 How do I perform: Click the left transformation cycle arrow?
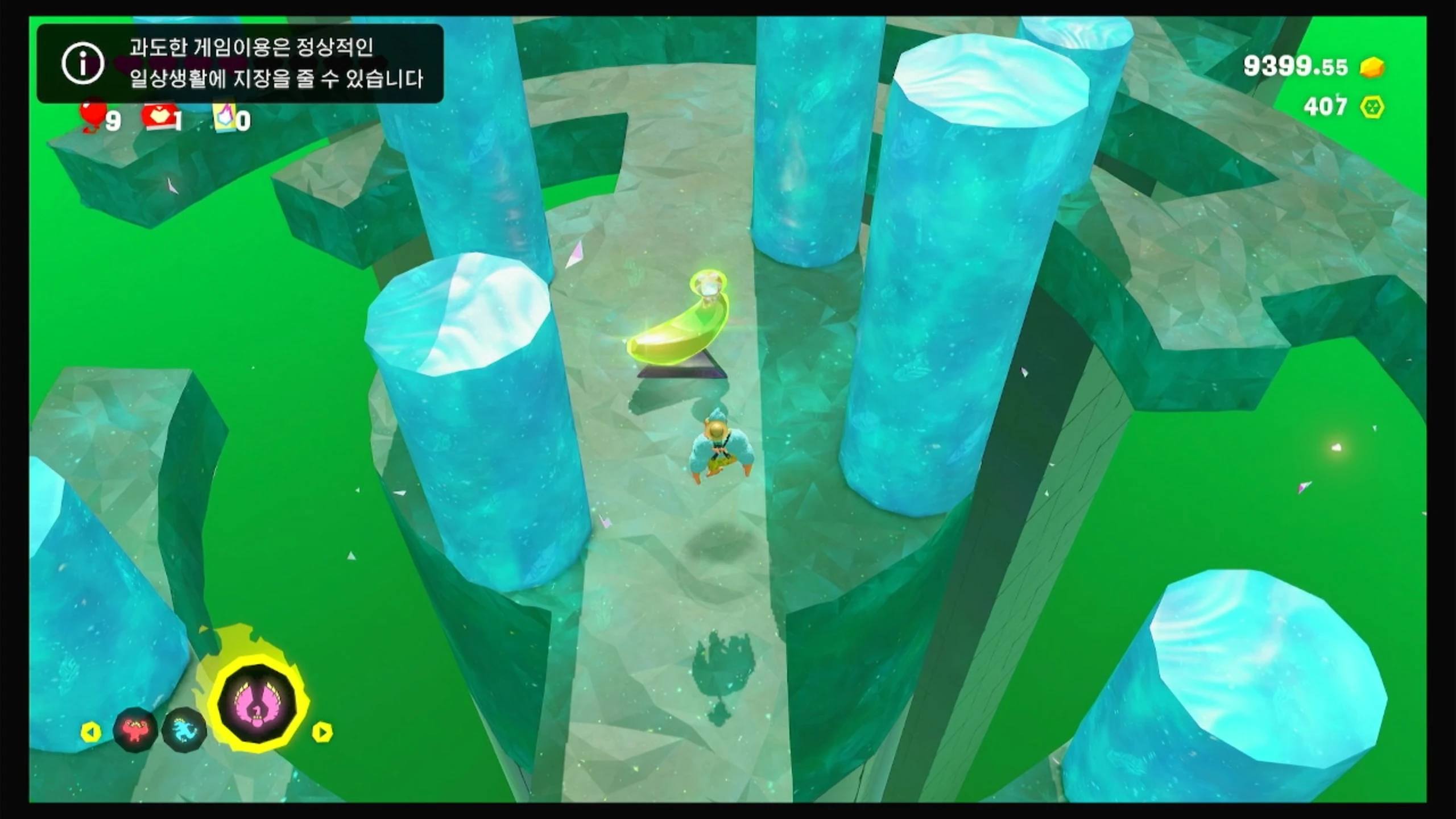point(91,732)
